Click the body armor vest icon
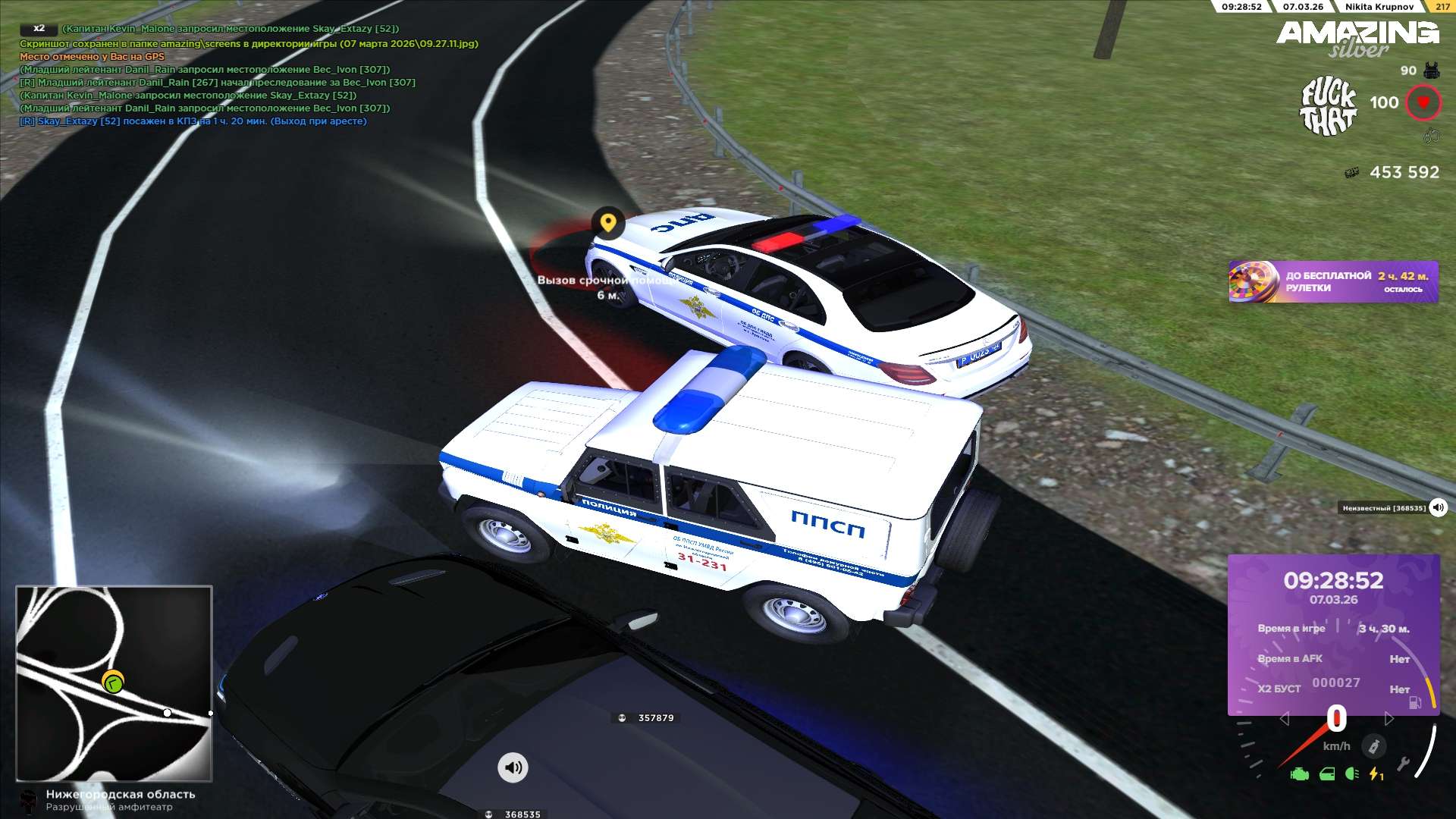Image resolution: width=1456 pixels, height=819 pixels. pyautogui.click(x=1431, y=71)
